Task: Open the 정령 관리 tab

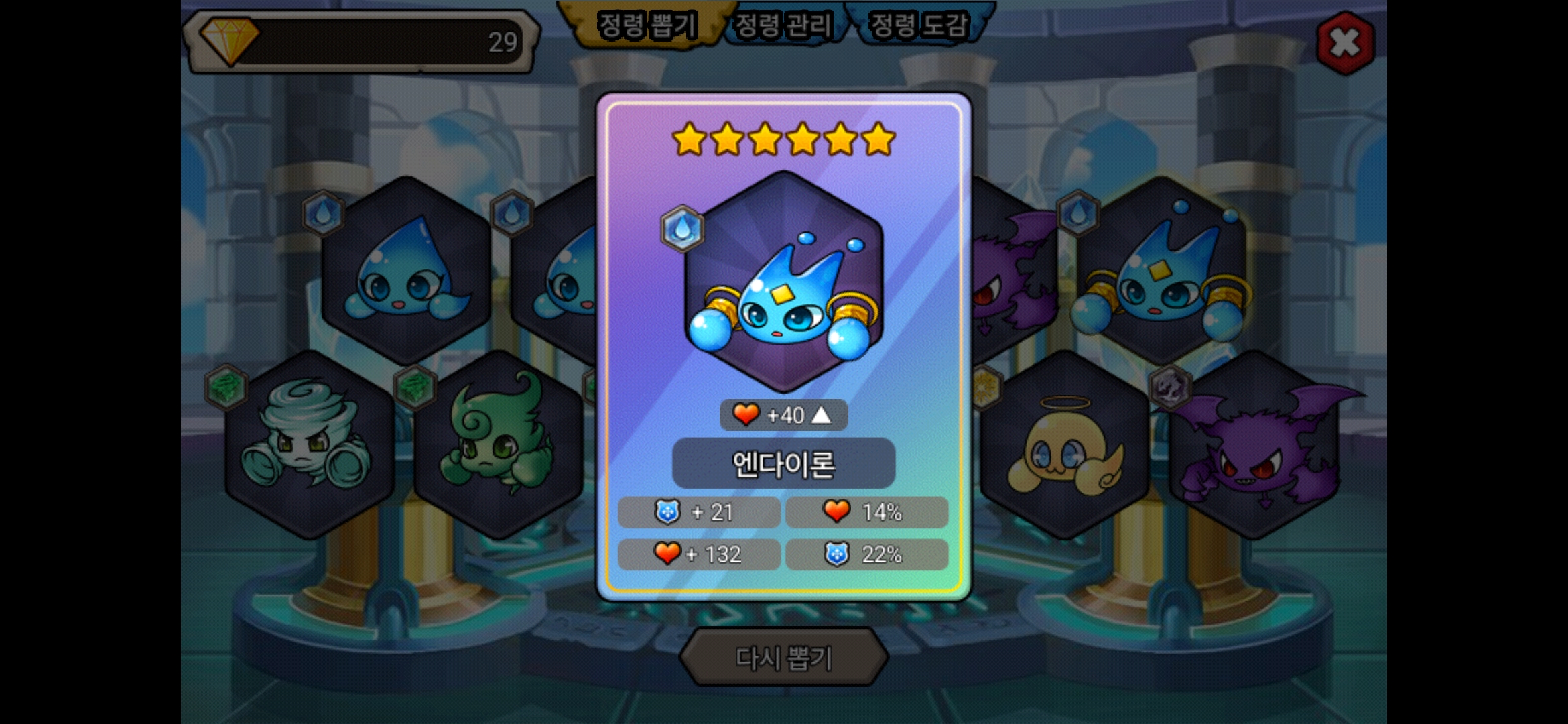Action: [x=783, y=25]
